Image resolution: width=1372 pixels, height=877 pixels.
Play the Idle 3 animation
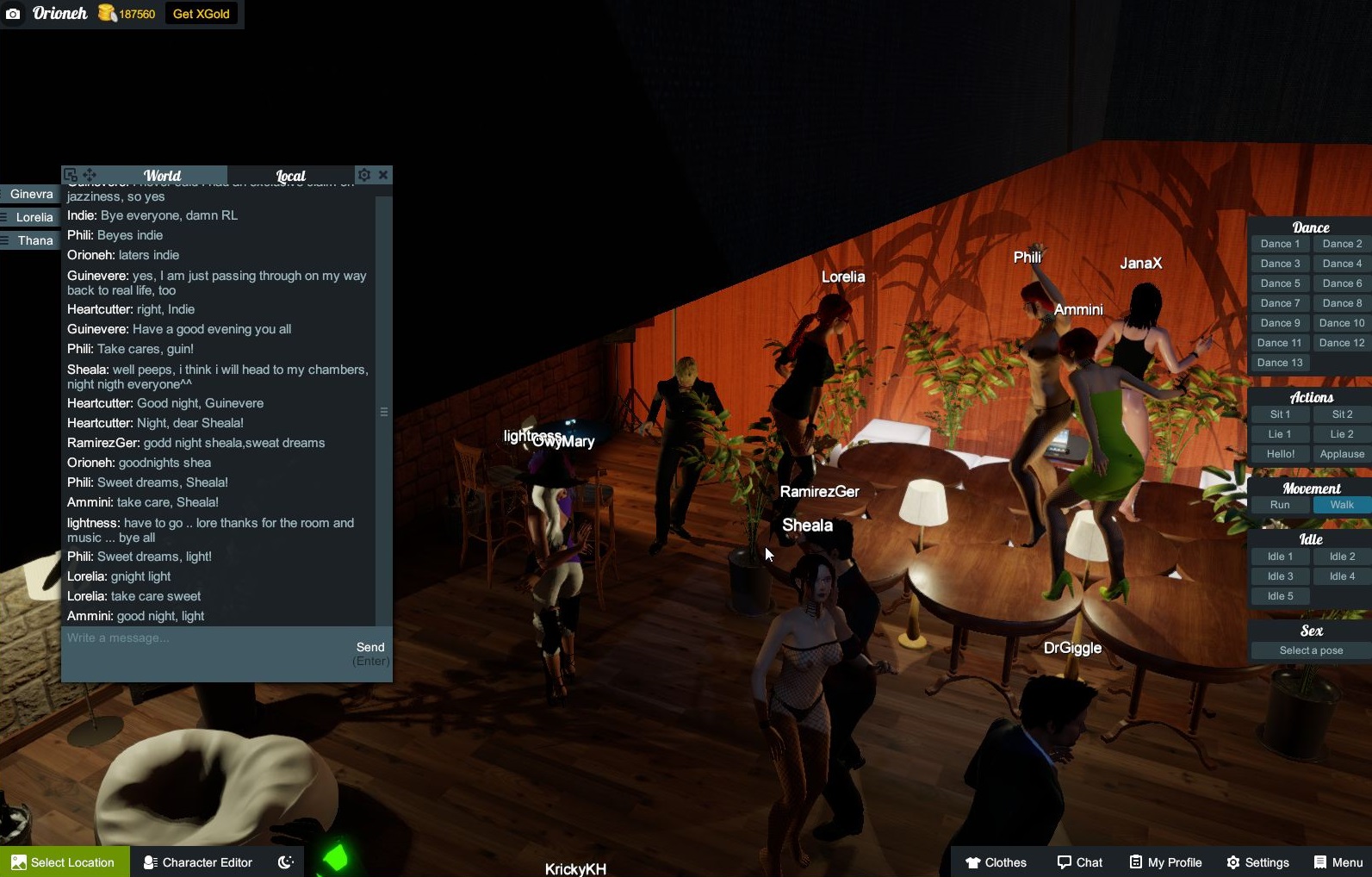coord(1280,576)
